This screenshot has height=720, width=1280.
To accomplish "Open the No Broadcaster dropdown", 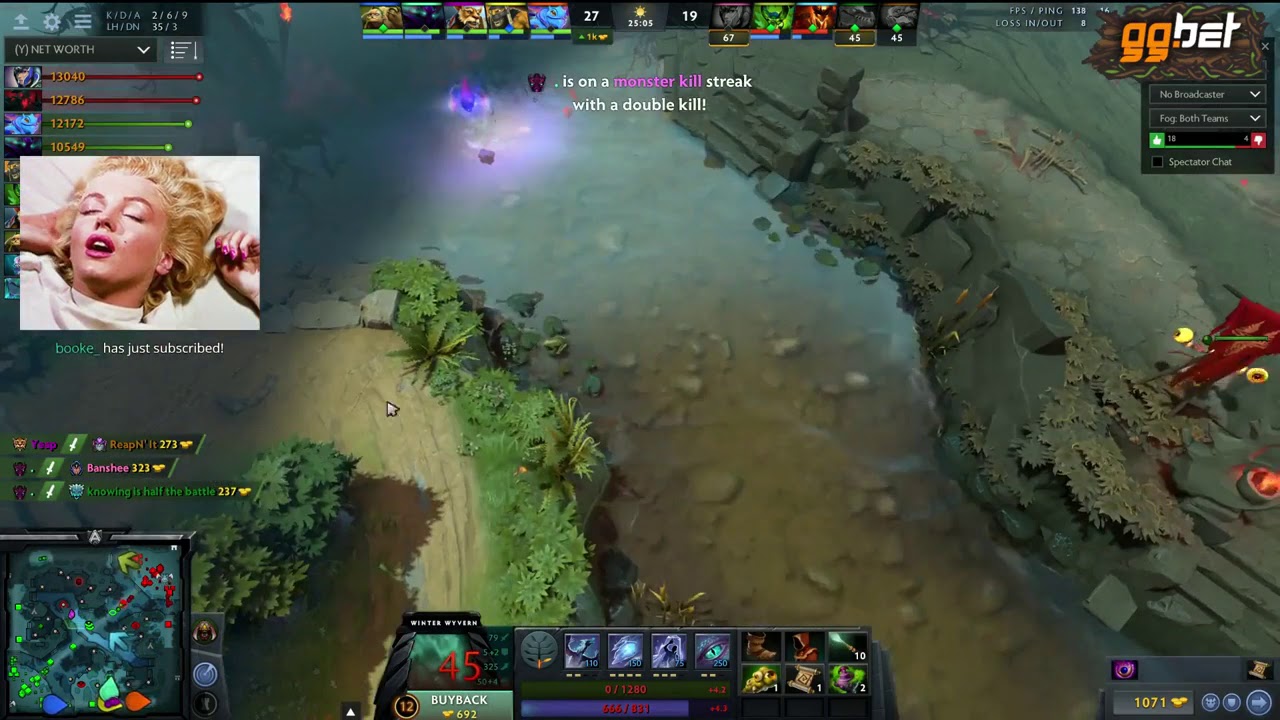I will (x=1206, y=94).
